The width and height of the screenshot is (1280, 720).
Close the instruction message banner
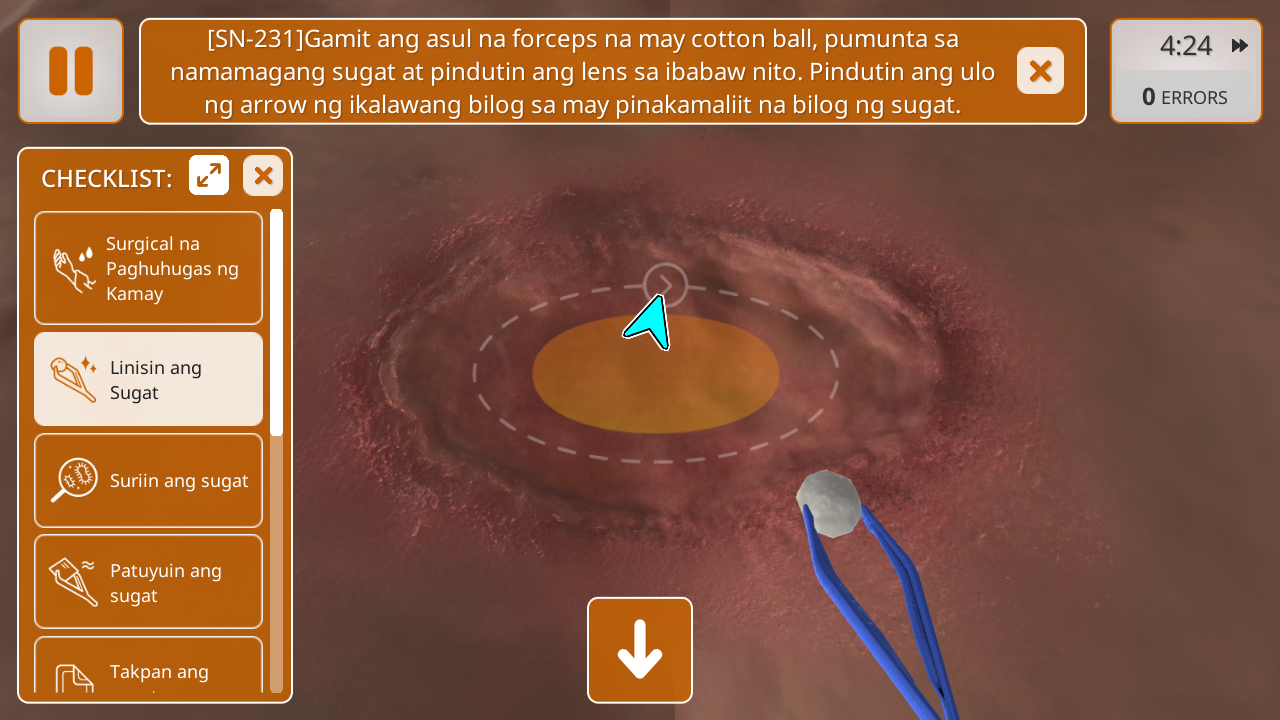(x=1040, y=71)
